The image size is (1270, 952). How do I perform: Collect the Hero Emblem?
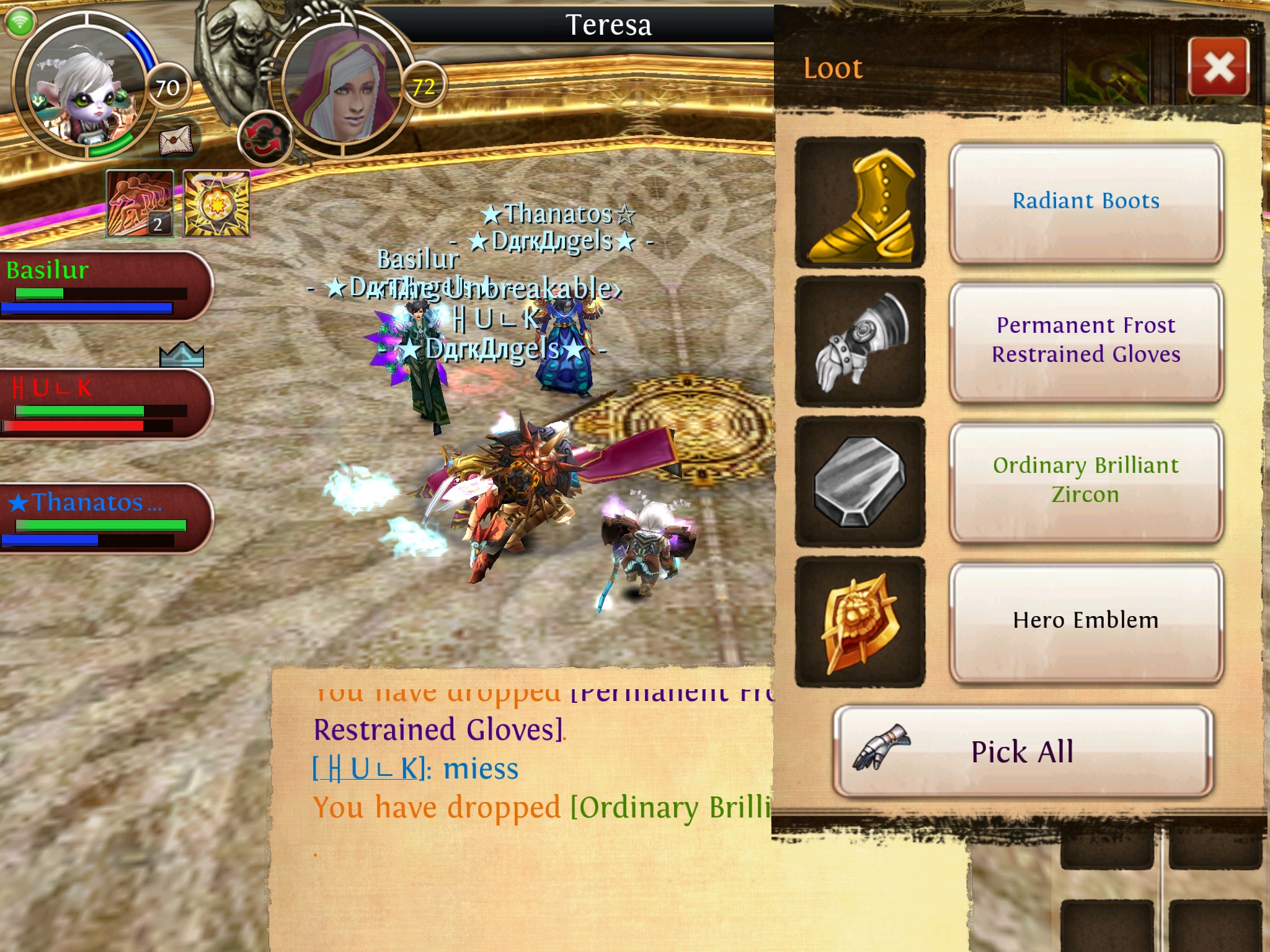1085,621
